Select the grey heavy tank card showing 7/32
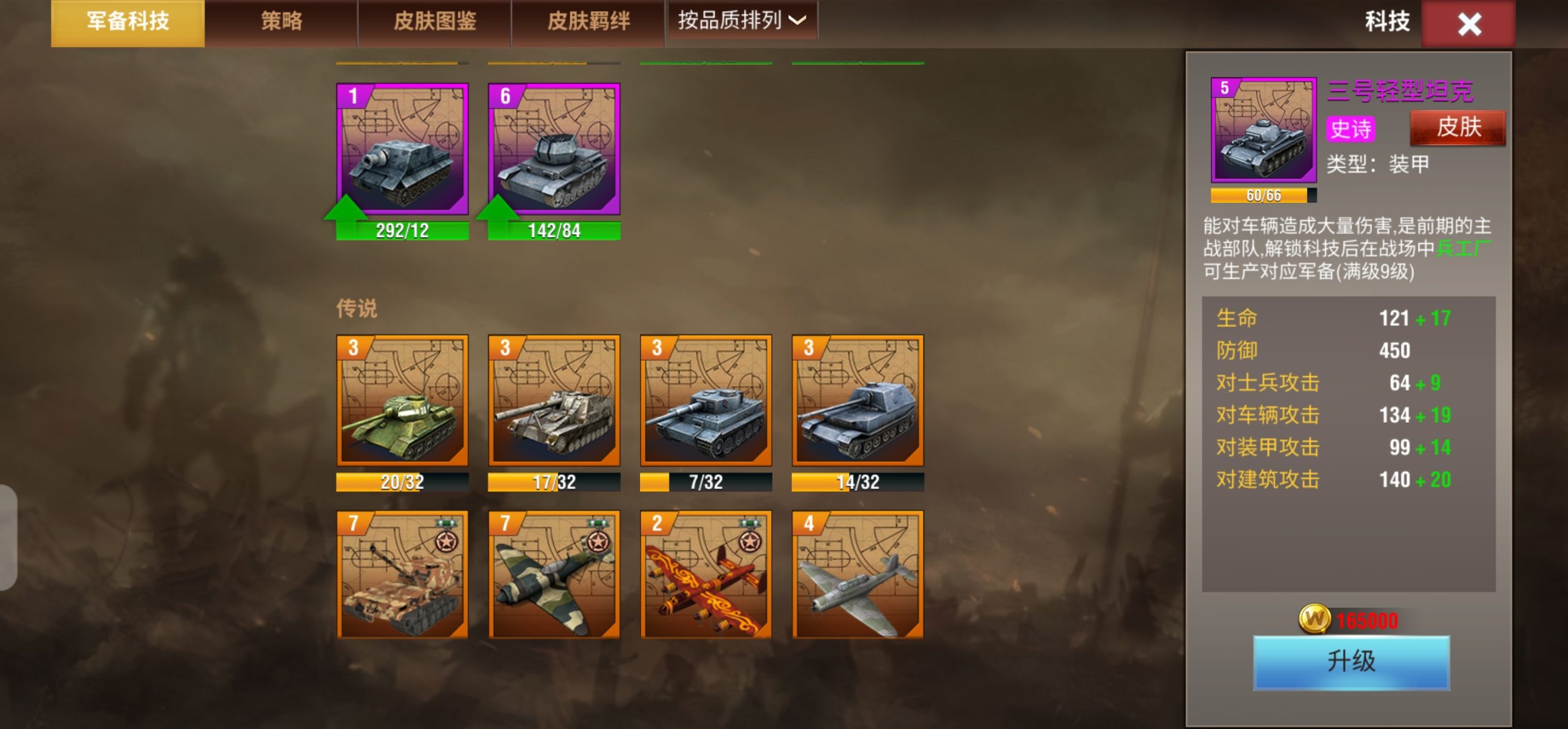The image size is (1568, 729). [x=706, y=401]
